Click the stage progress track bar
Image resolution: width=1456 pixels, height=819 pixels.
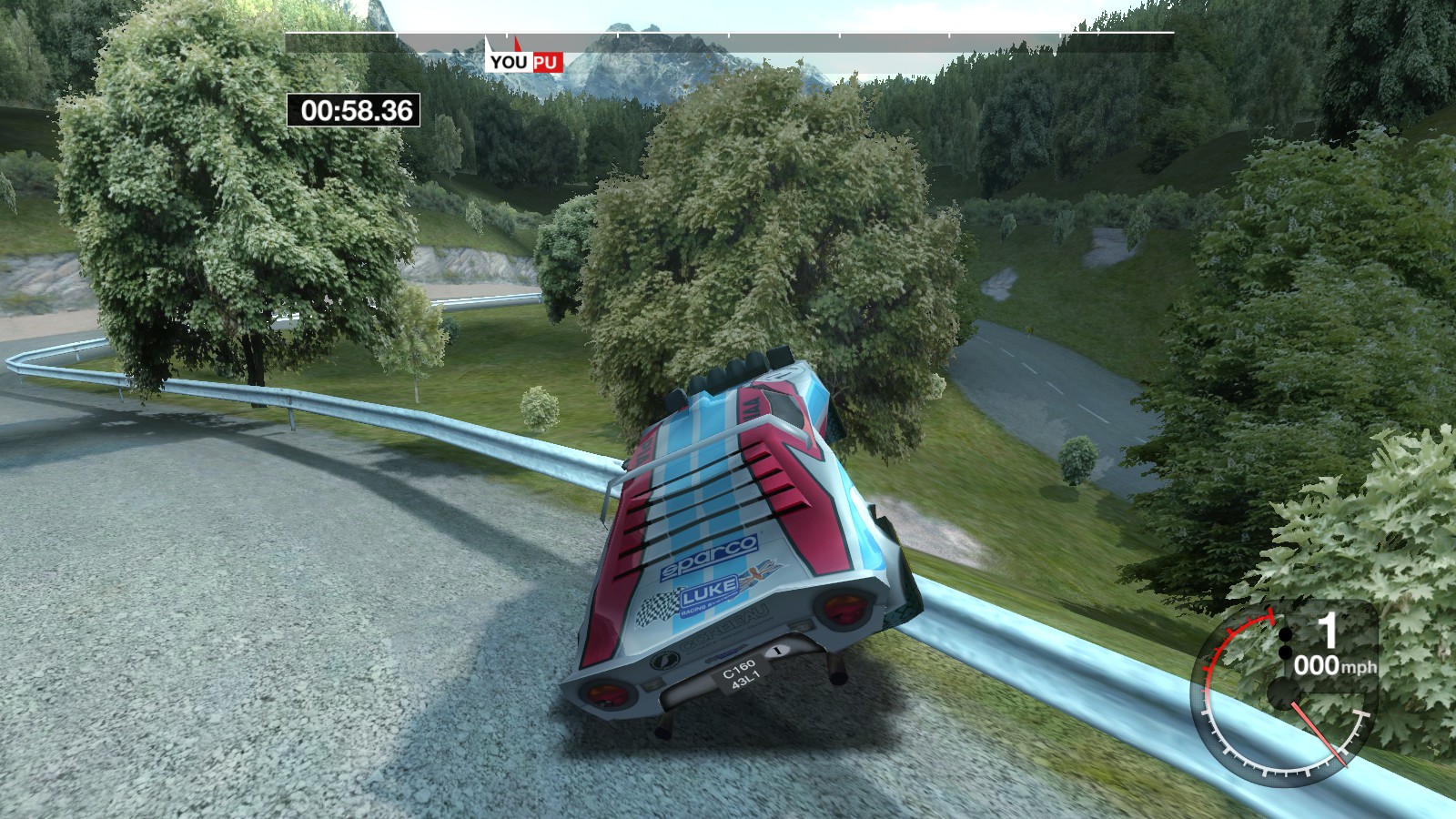[819, 34]
